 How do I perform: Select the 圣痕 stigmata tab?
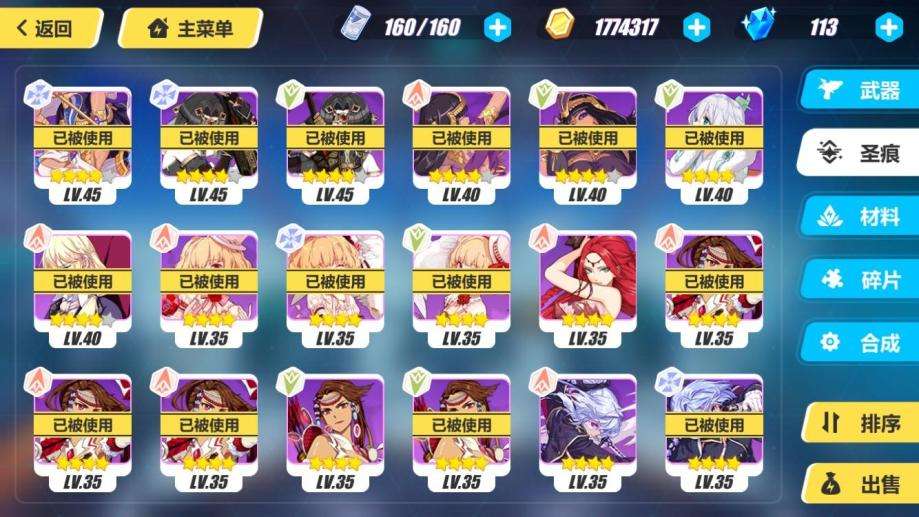click(862, 155)
